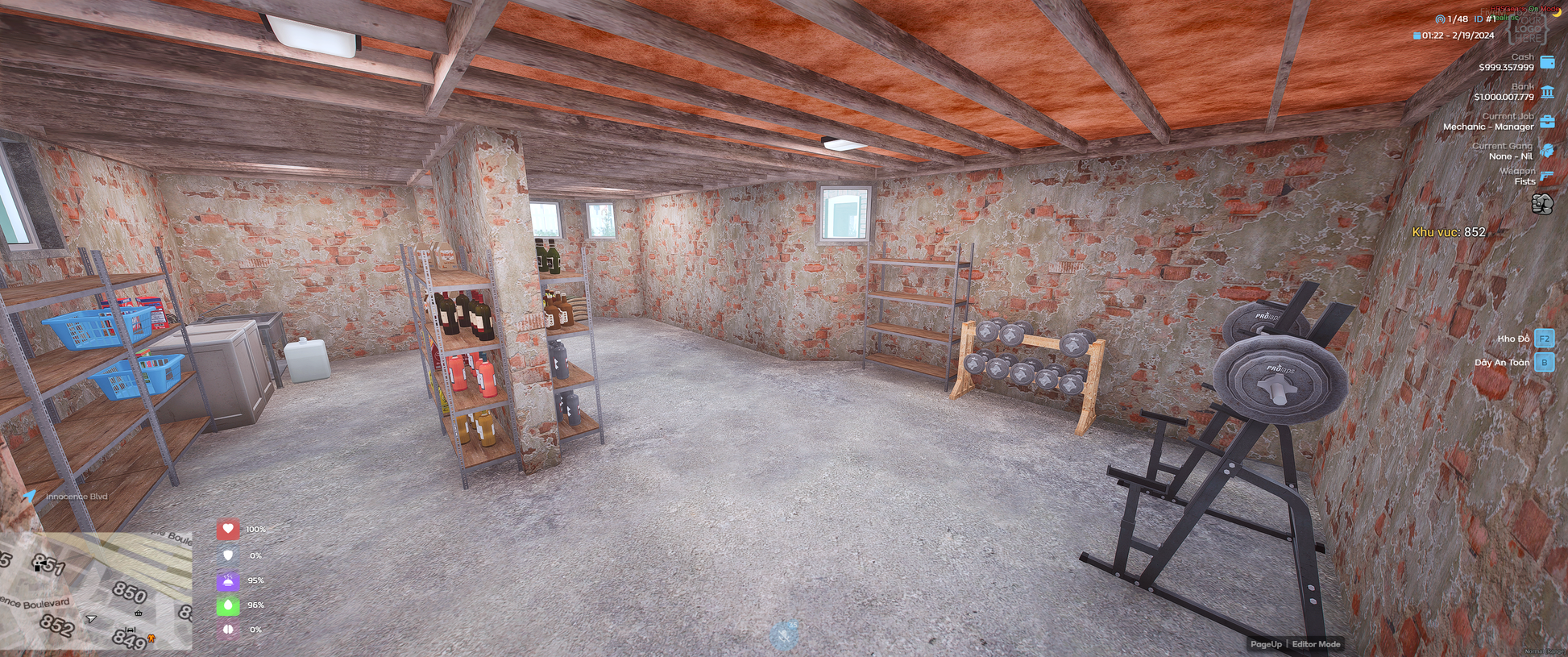Click the Current Gang masked face icon
1568x657 pixels.
click(1547, 151)
